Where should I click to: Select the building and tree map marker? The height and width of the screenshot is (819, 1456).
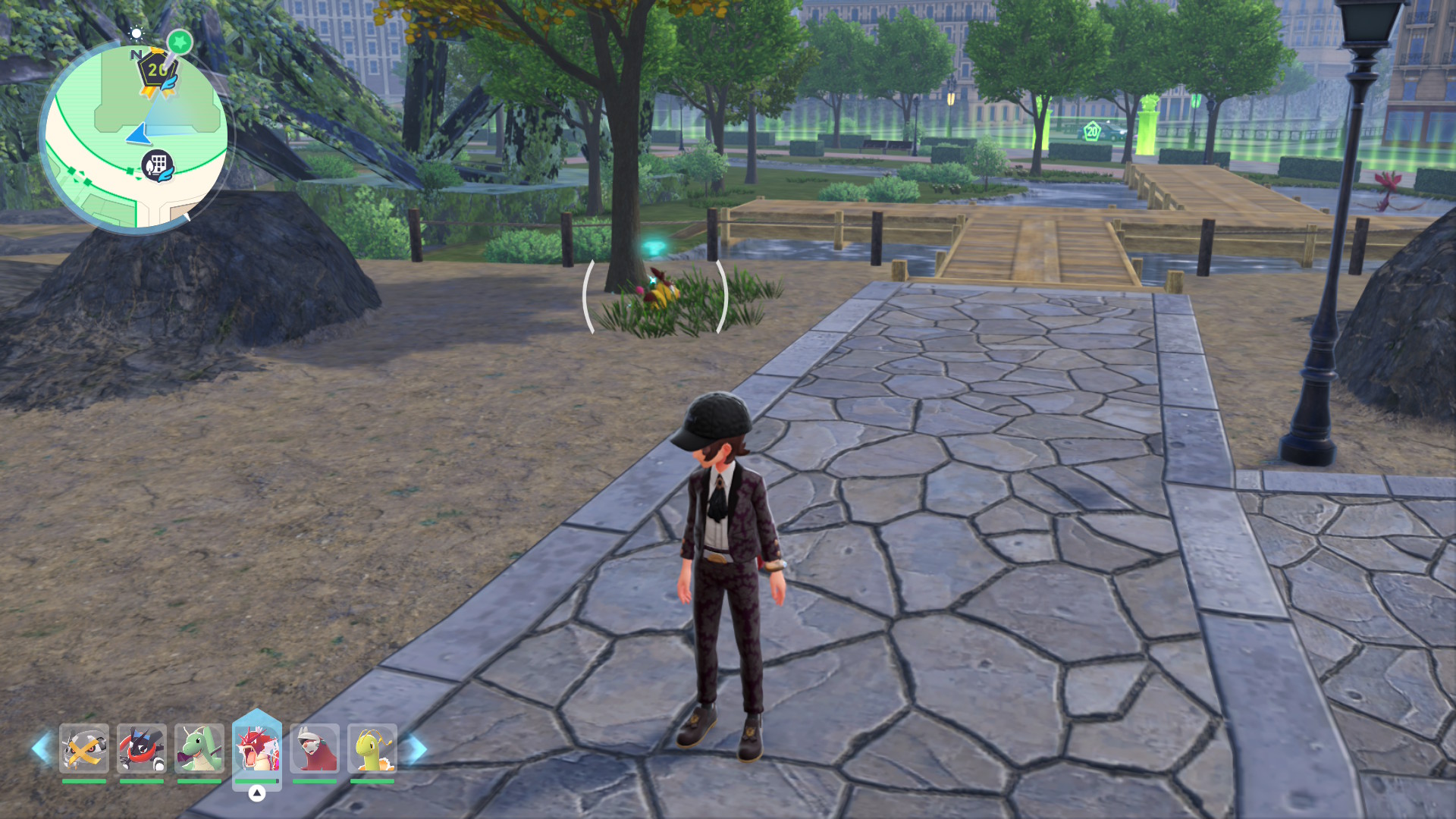click(x=158, y=165)
